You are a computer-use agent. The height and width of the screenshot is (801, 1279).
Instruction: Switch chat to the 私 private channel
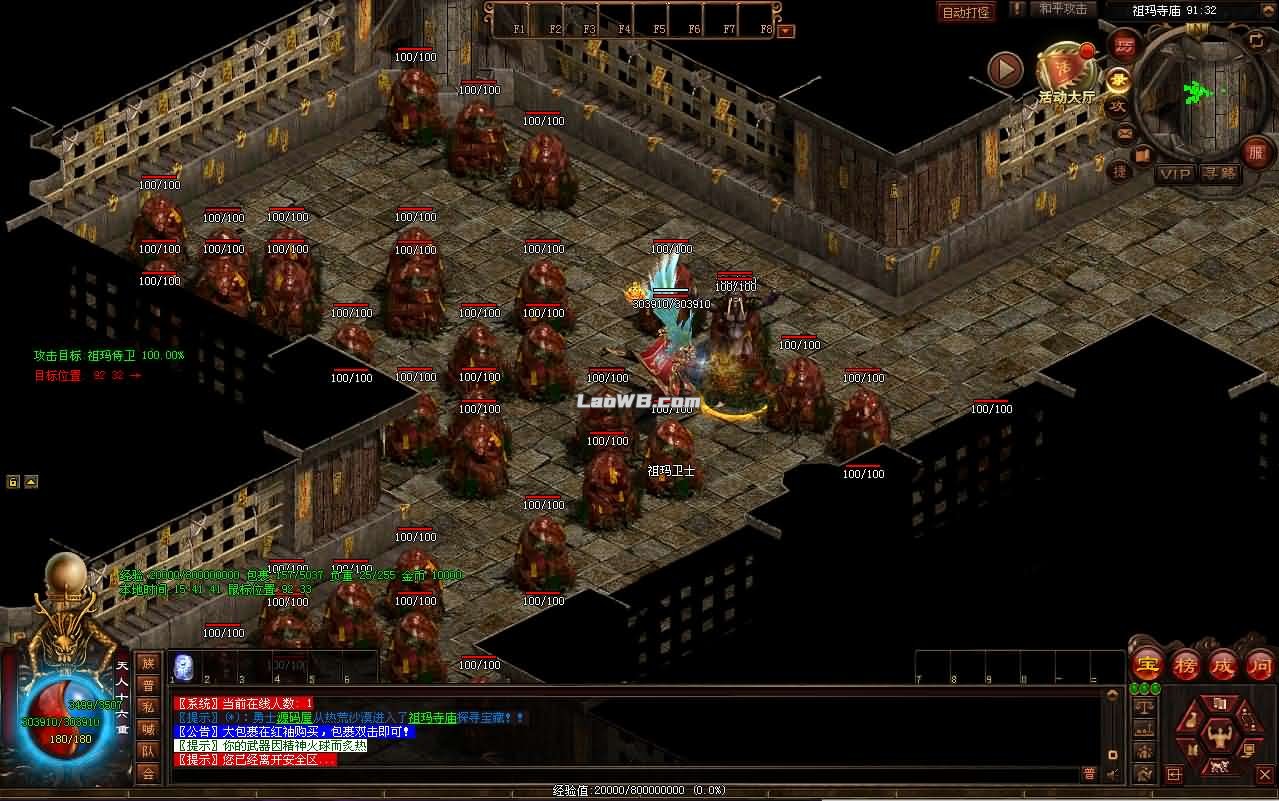coord(148,706)
